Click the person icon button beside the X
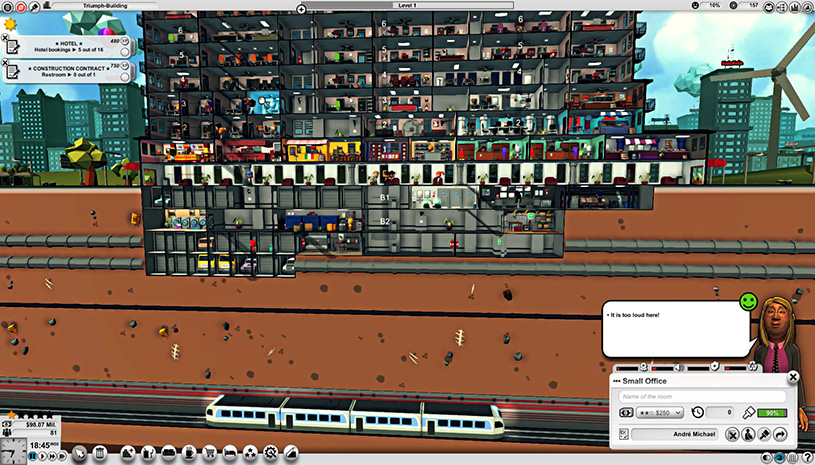 point(748,434)
